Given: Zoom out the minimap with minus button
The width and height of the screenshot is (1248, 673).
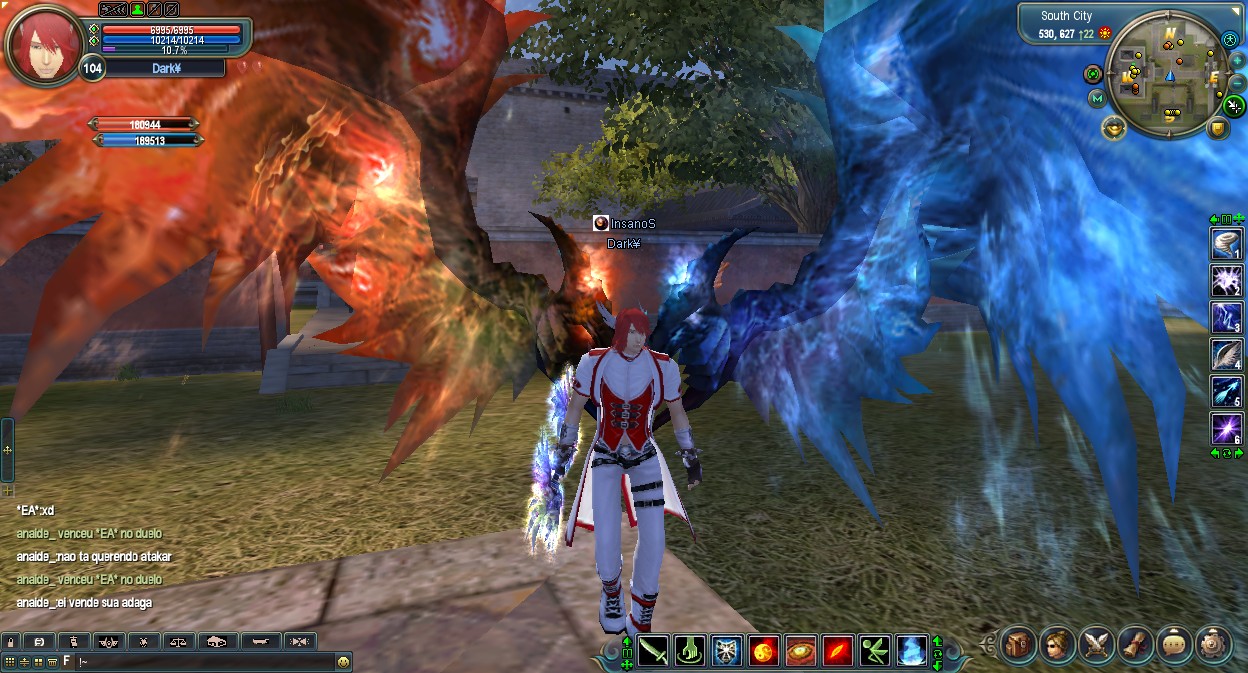Looking at the screenshot, I should tap(1237, 81).
